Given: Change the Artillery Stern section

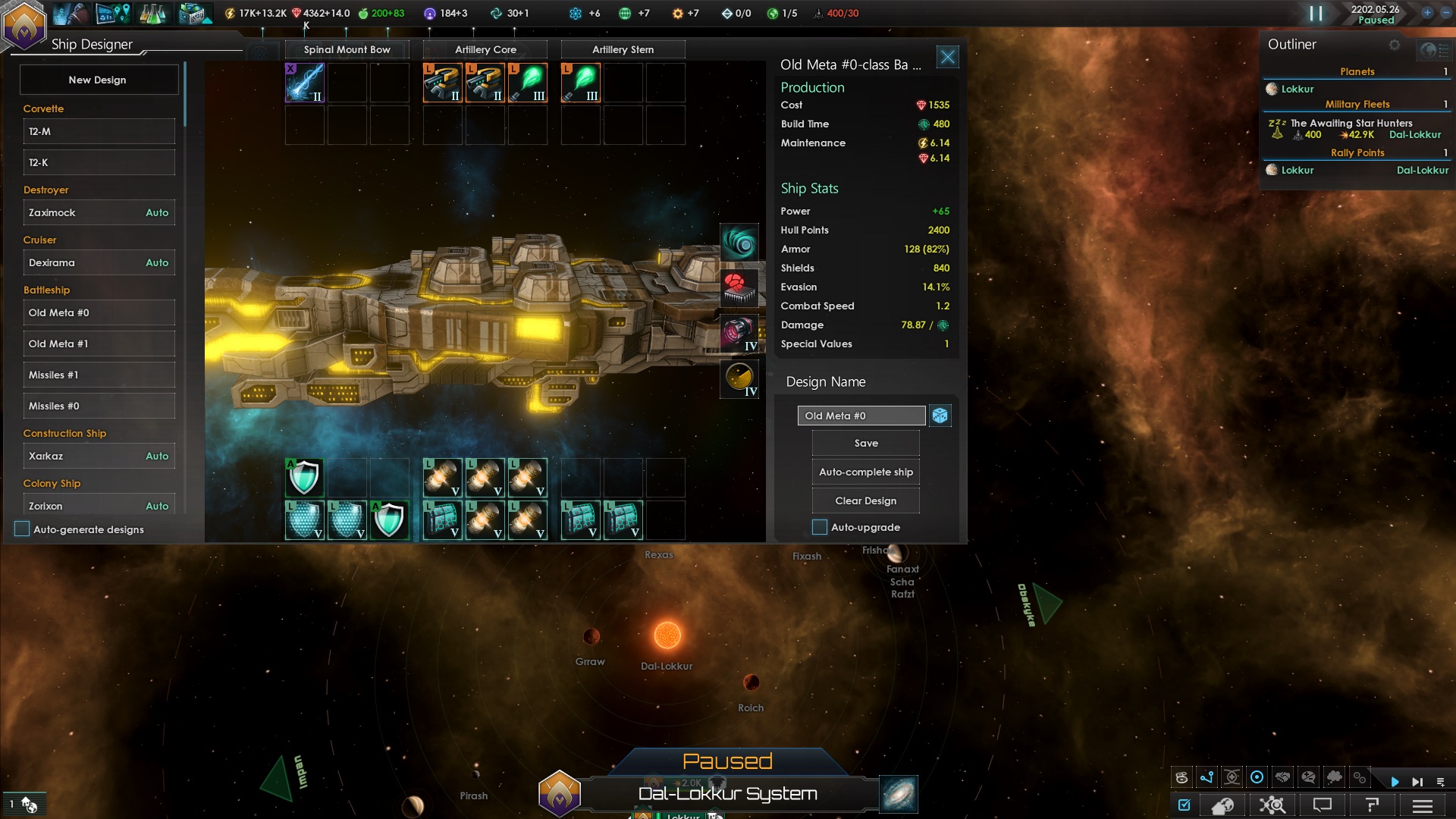Looking at the screenshot, I should [x=623, y=49].
